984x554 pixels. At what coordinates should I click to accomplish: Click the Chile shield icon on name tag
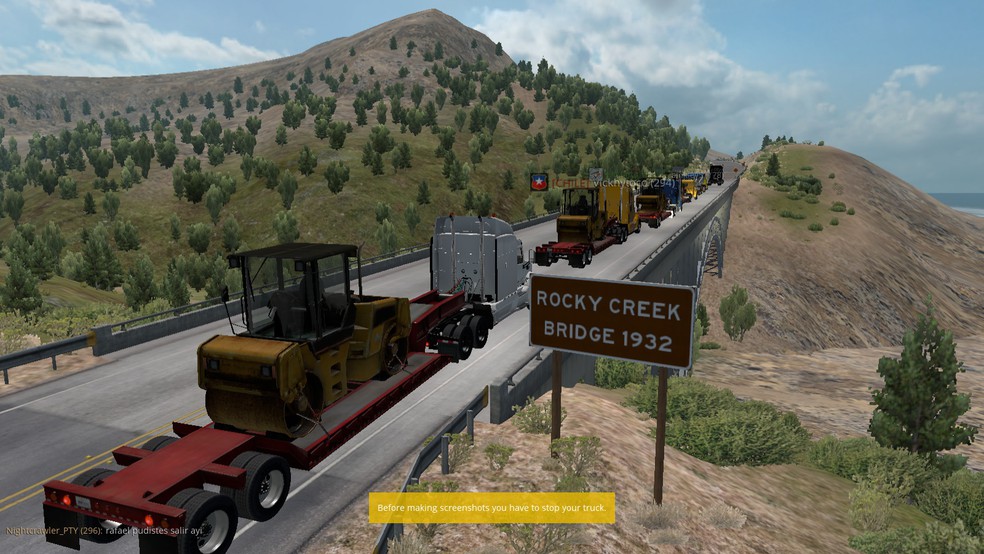[x=538, y=182]
